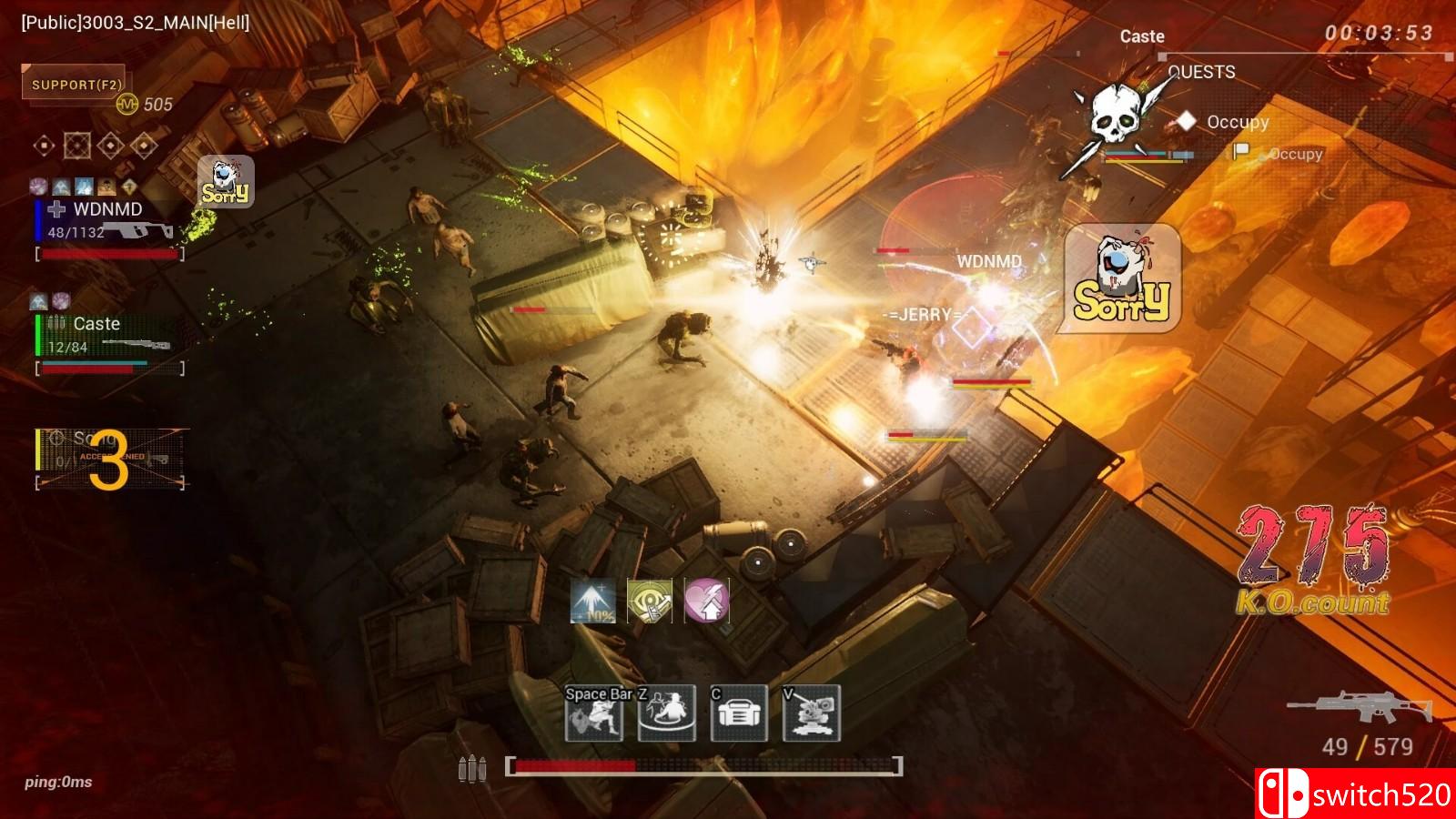Open the SUPPORT(F2) panel
Viewport: 1456px width, 819px height.
click(76, 85)
